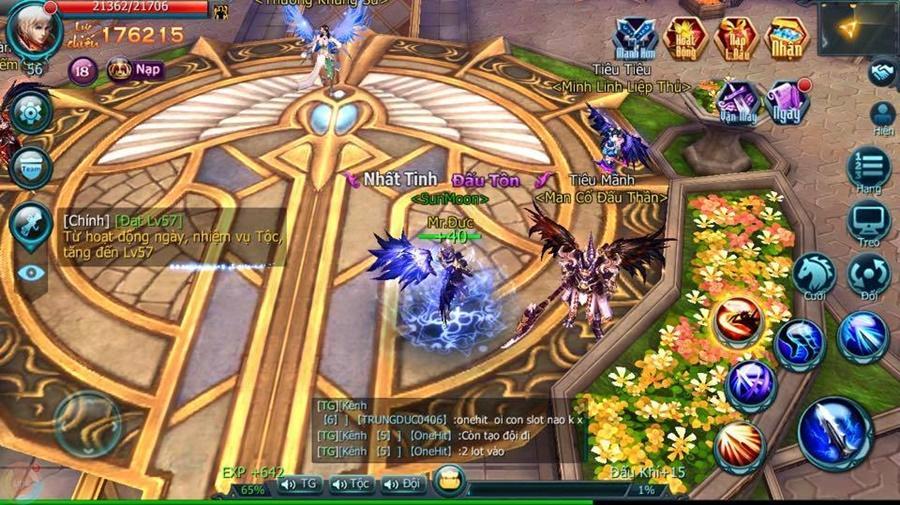This screenshot has height=505, width=900.
Task: Open the gear settings icon
Action: pos(30,113)
